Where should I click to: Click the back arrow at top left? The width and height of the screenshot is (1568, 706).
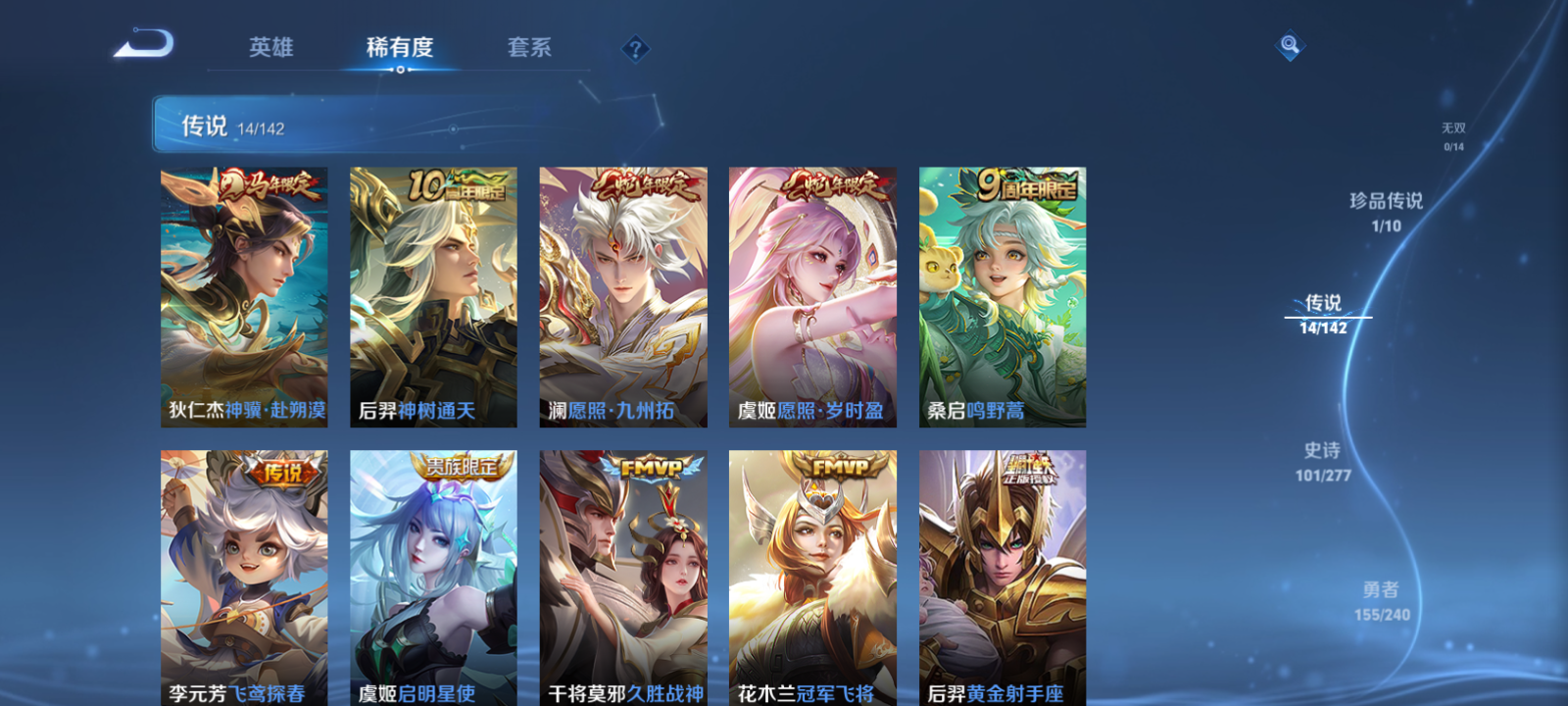(x=145, y=43)
